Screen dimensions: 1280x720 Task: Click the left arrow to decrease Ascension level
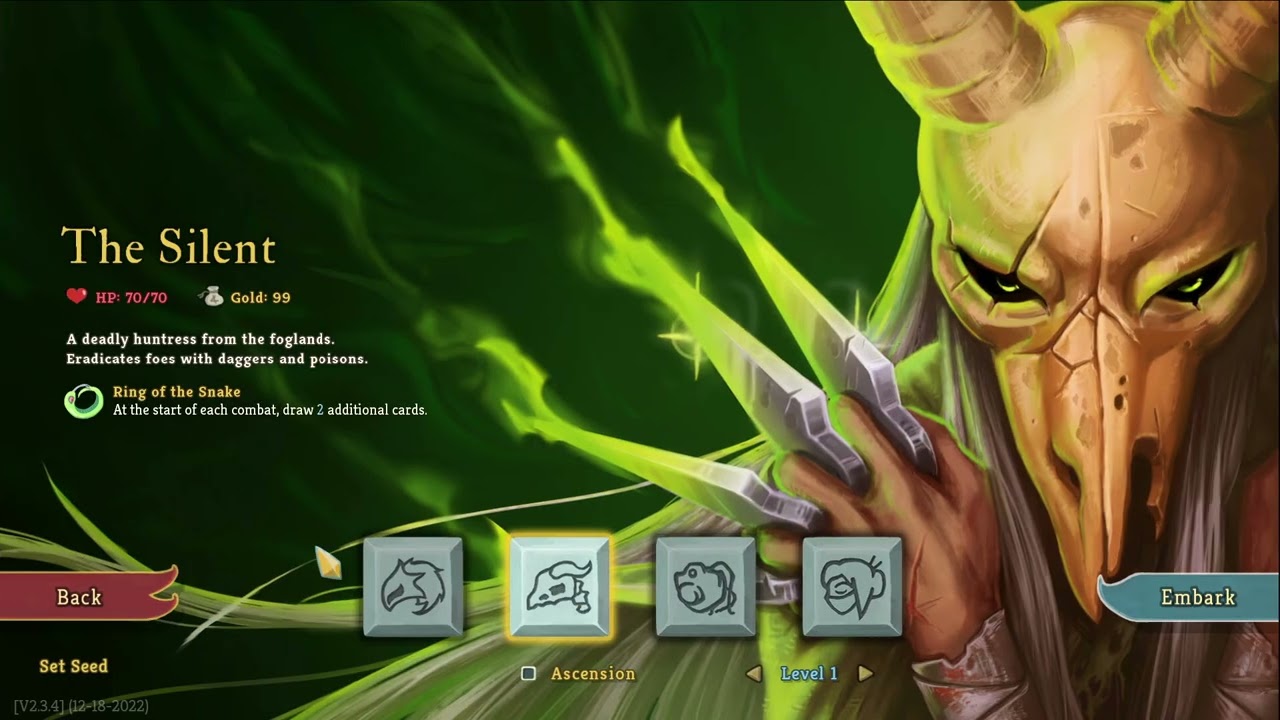(756, 674)
